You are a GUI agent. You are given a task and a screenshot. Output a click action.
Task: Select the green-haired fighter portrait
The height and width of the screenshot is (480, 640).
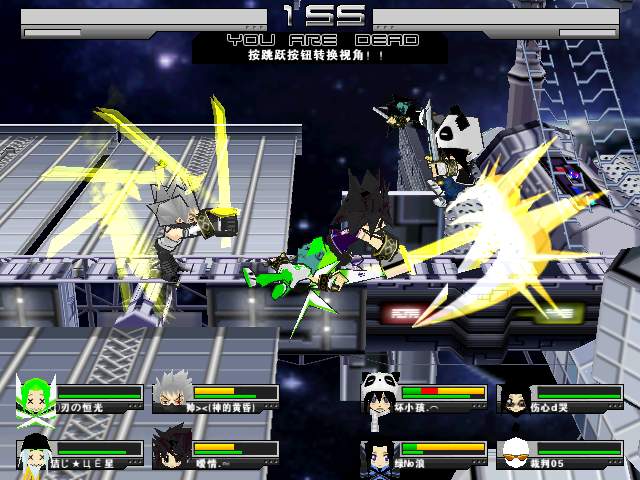tap(37, 397)
